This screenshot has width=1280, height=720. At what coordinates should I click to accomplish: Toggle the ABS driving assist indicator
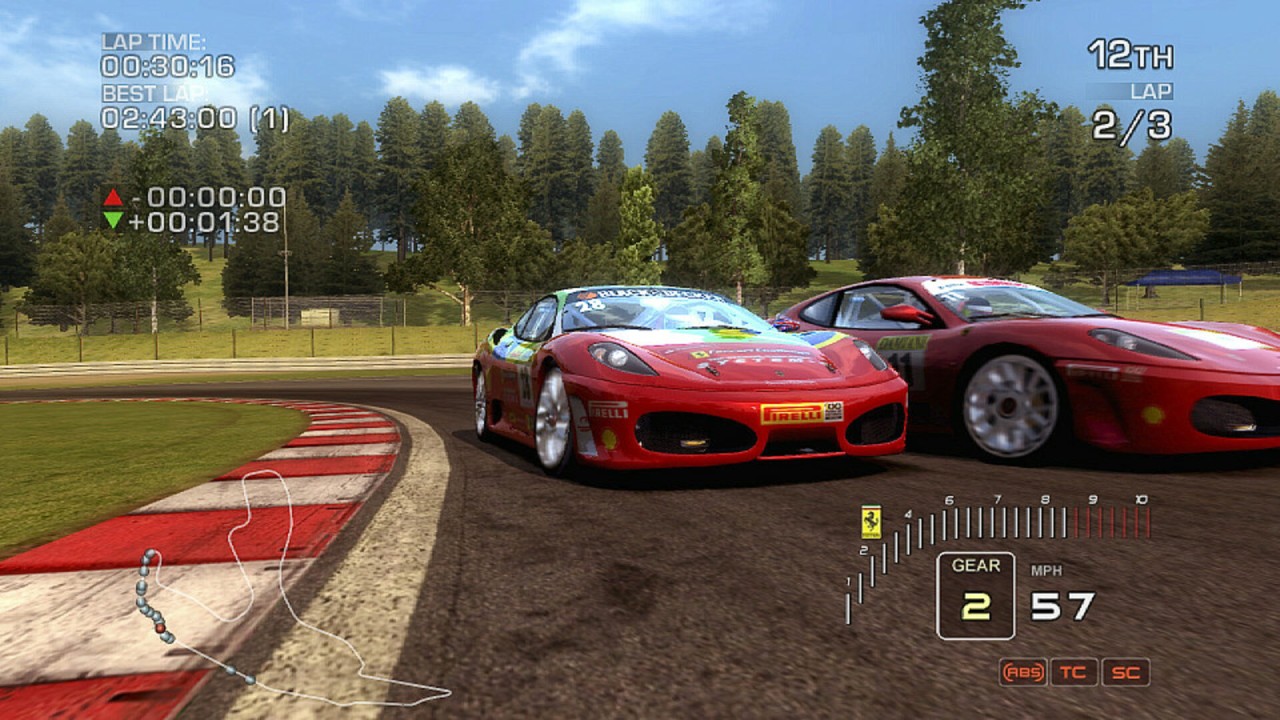(1022, 672)
